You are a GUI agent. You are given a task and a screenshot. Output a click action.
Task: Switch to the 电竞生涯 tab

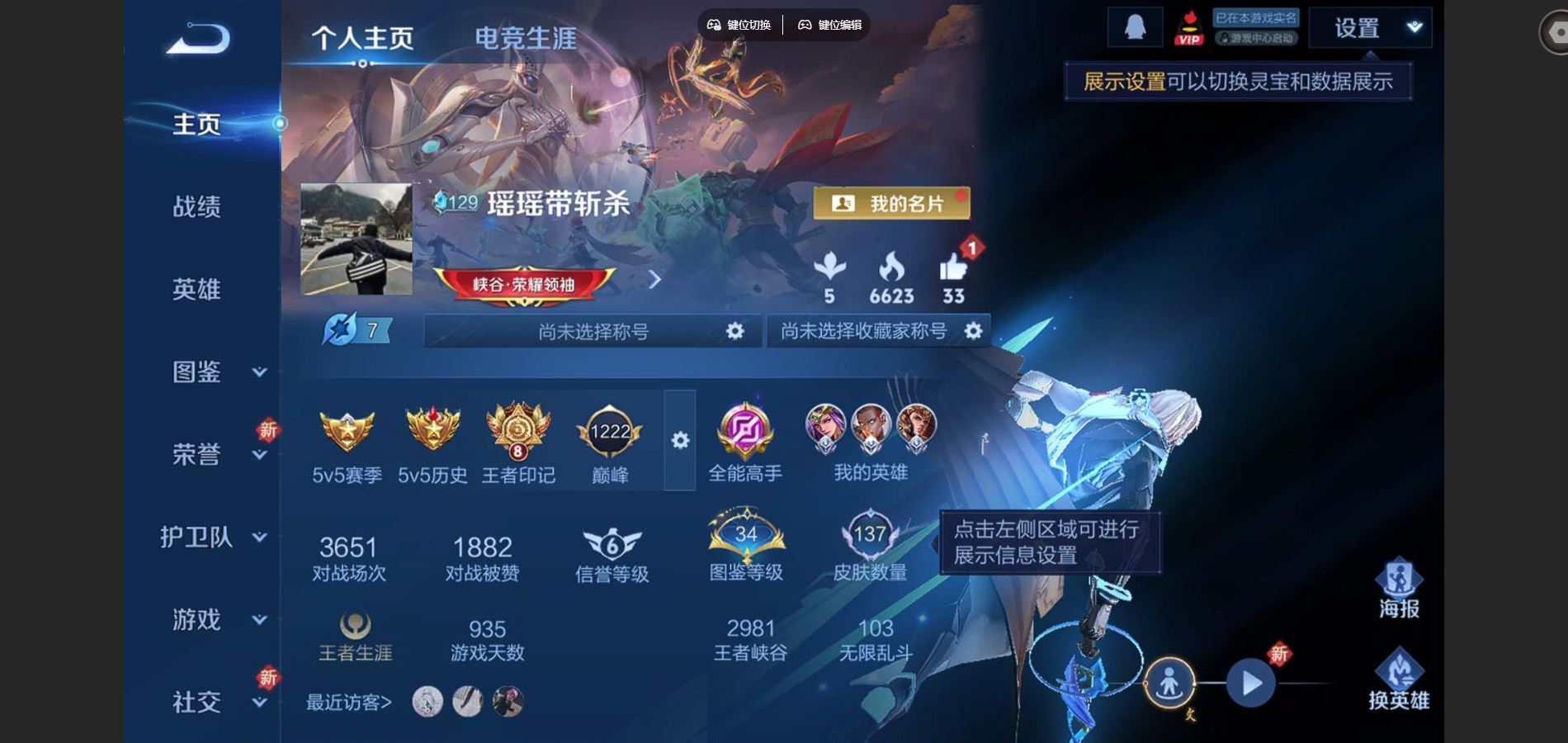(x=524, y=36)
